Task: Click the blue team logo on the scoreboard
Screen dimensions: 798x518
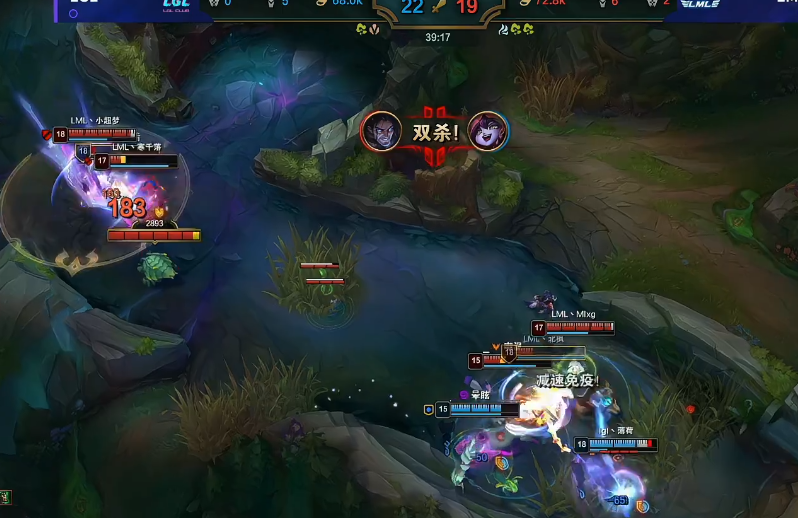Action: (x=176, y=5)
